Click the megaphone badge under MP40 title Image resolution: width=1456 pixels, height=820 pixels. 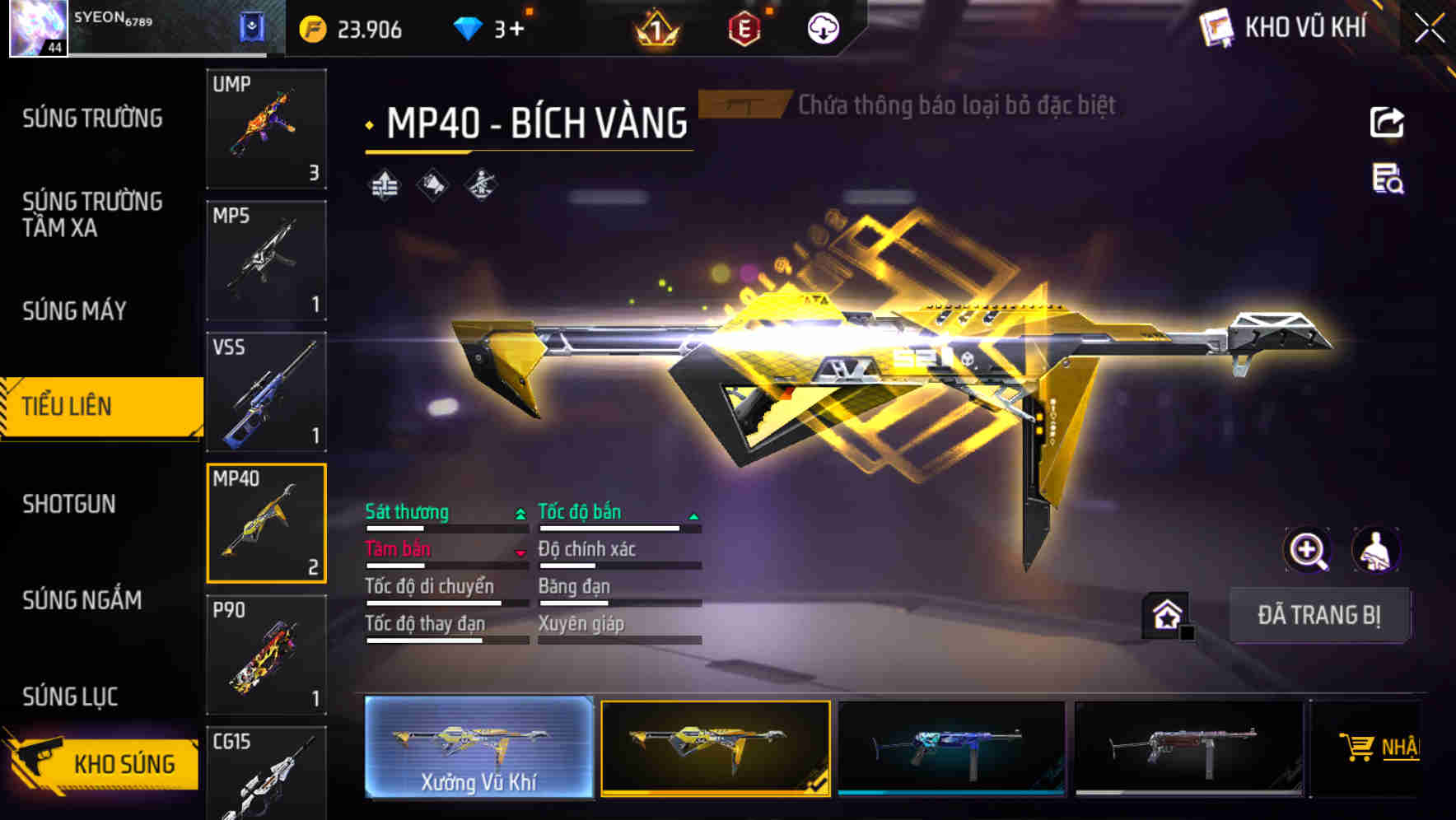(x=432, y=186)
